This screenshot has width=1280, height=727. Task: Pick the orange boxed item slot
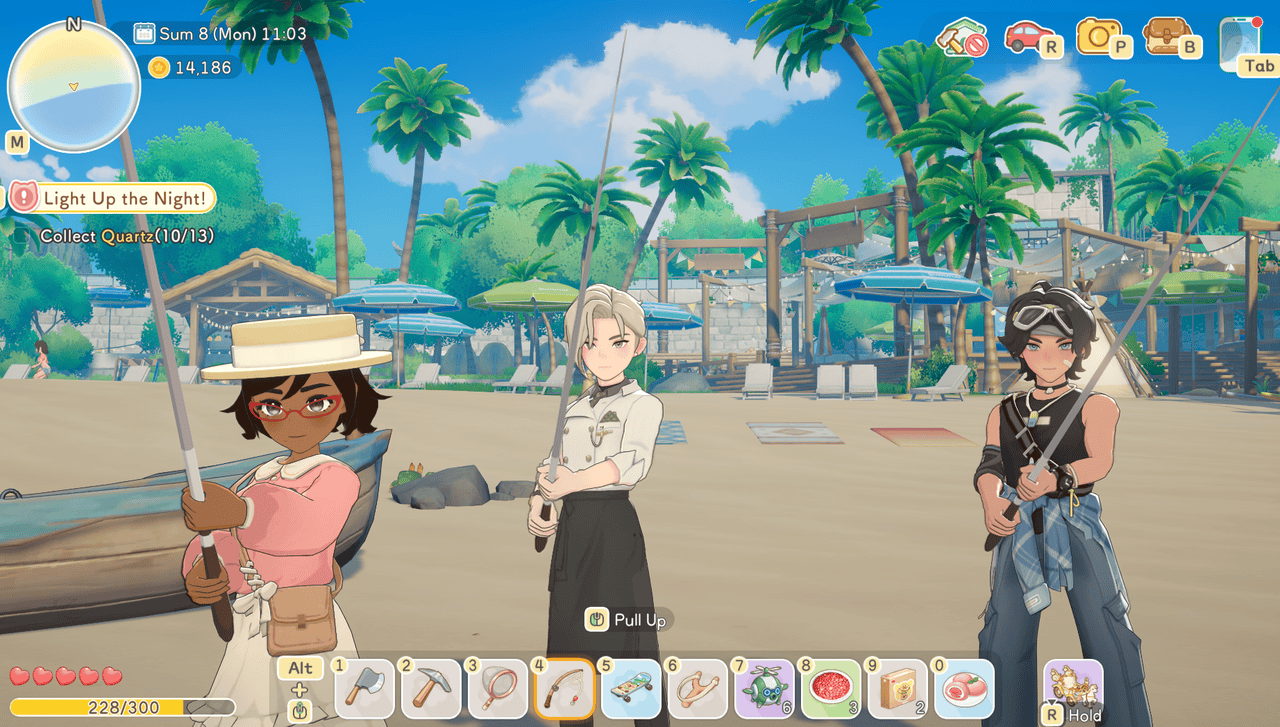[x=898, y=690]
